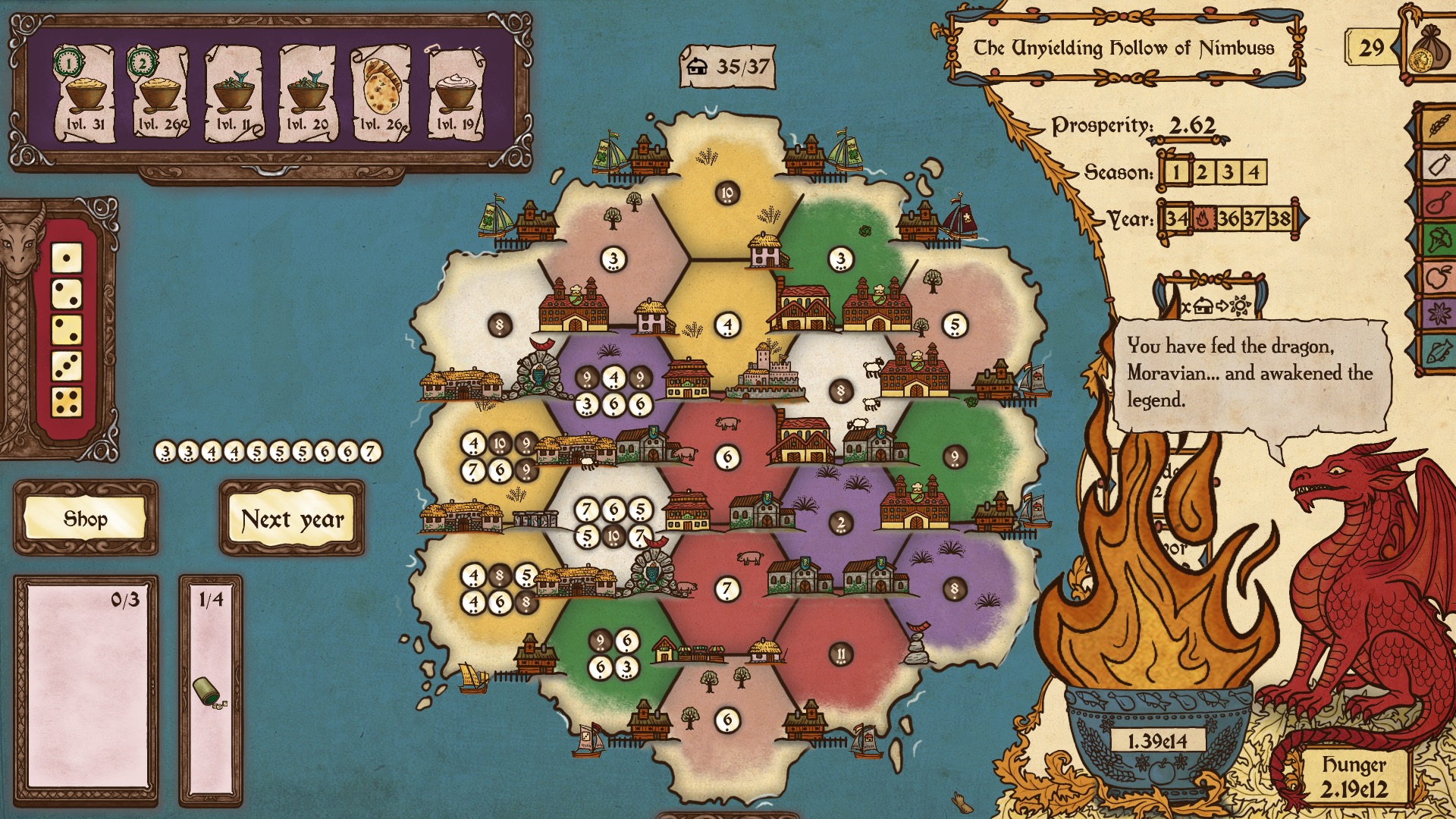Click the dice cup in the 1/4 slot

pyautogui.click(x=206, y=692)
